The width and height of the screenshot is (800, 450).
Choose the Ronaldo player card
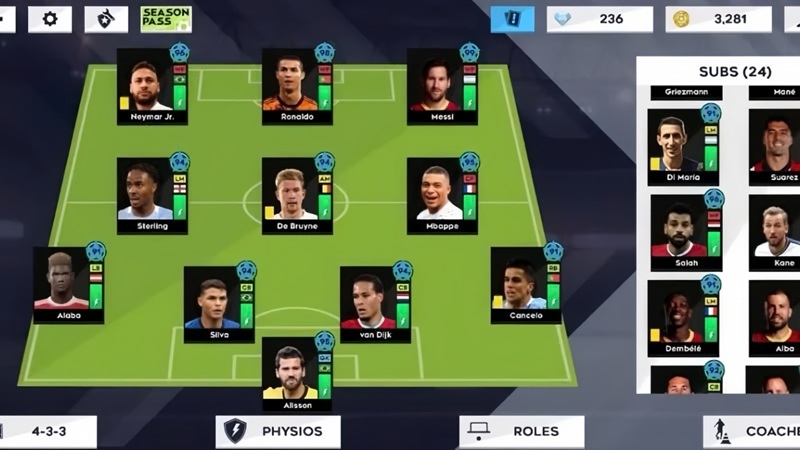297,86
